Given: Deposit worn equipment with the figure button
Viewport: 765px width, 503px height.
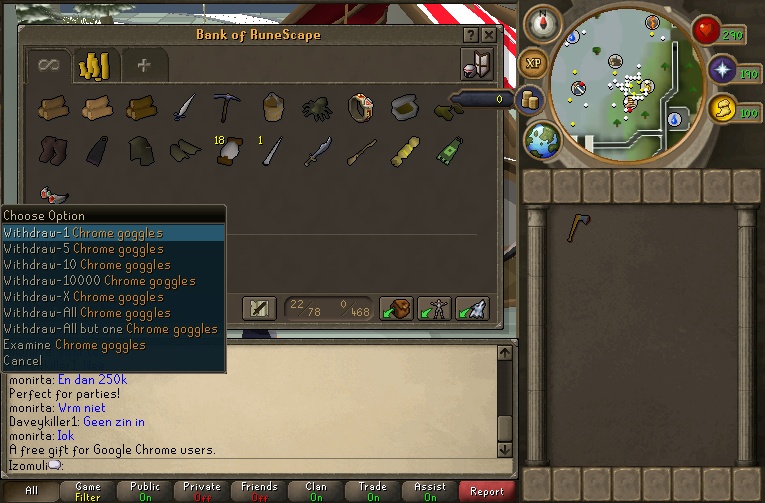Looking at the screenshot, I should [x=434, y=308].
